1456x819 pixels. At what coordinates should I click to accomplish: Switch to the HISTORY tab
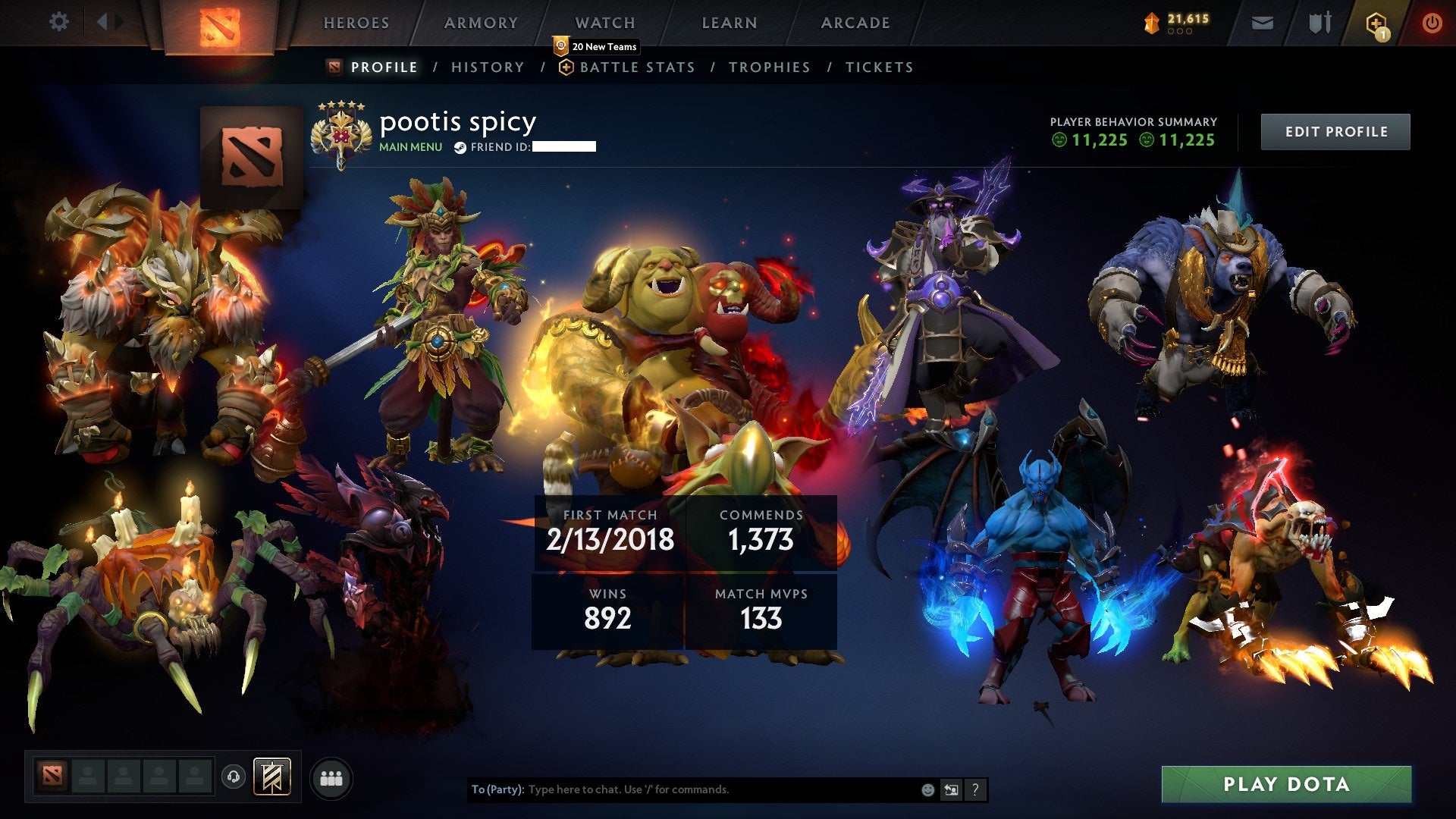pyautogui.click(x=487, y=67)
